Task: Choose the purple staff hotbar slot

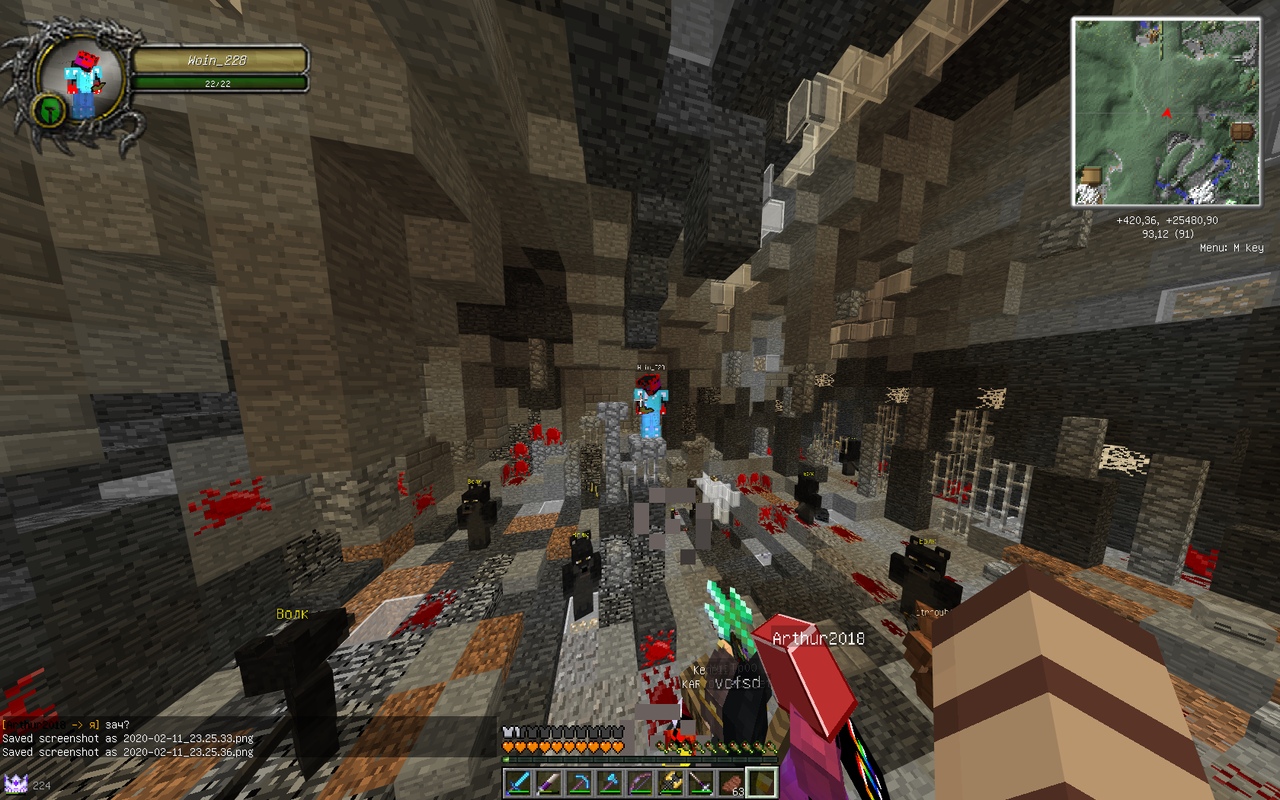Action: (701, 782)
